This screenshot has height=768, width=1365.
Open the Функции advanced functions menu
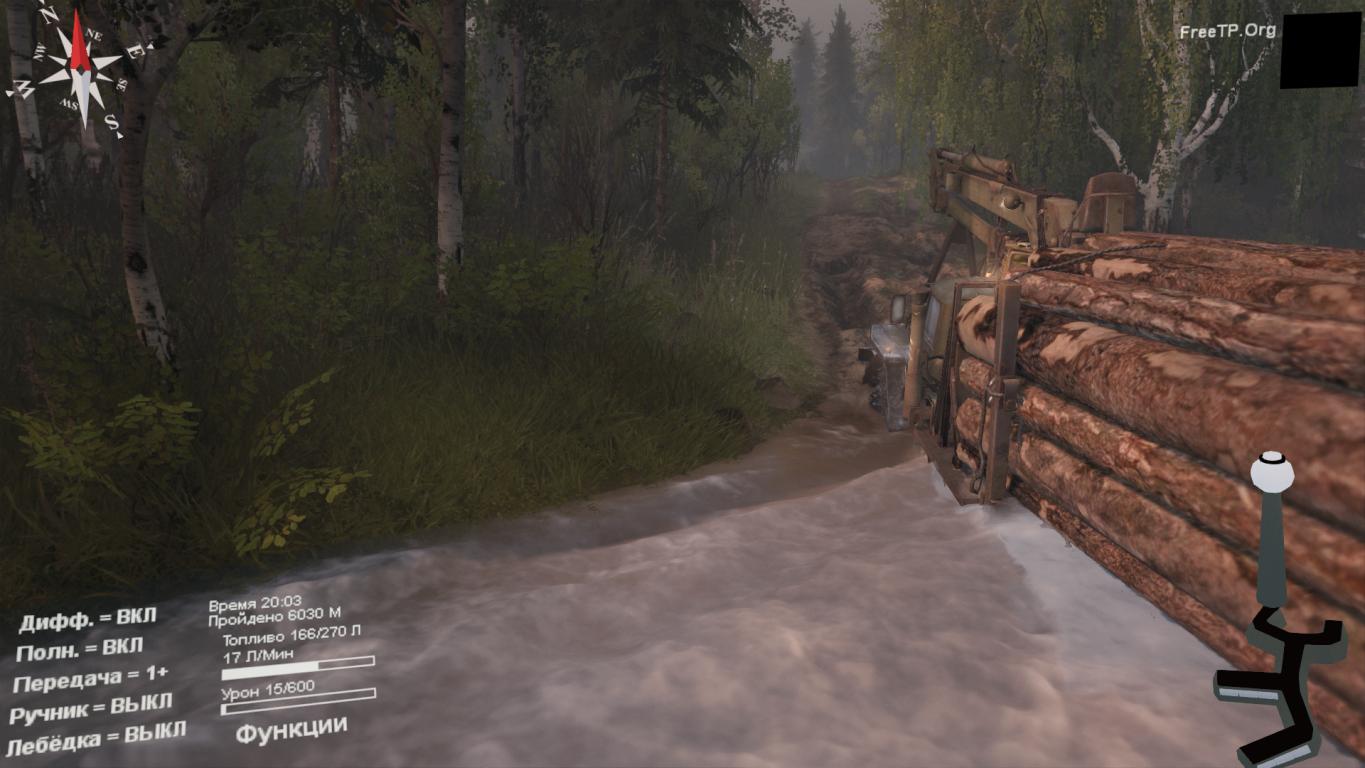coord(291,729)
